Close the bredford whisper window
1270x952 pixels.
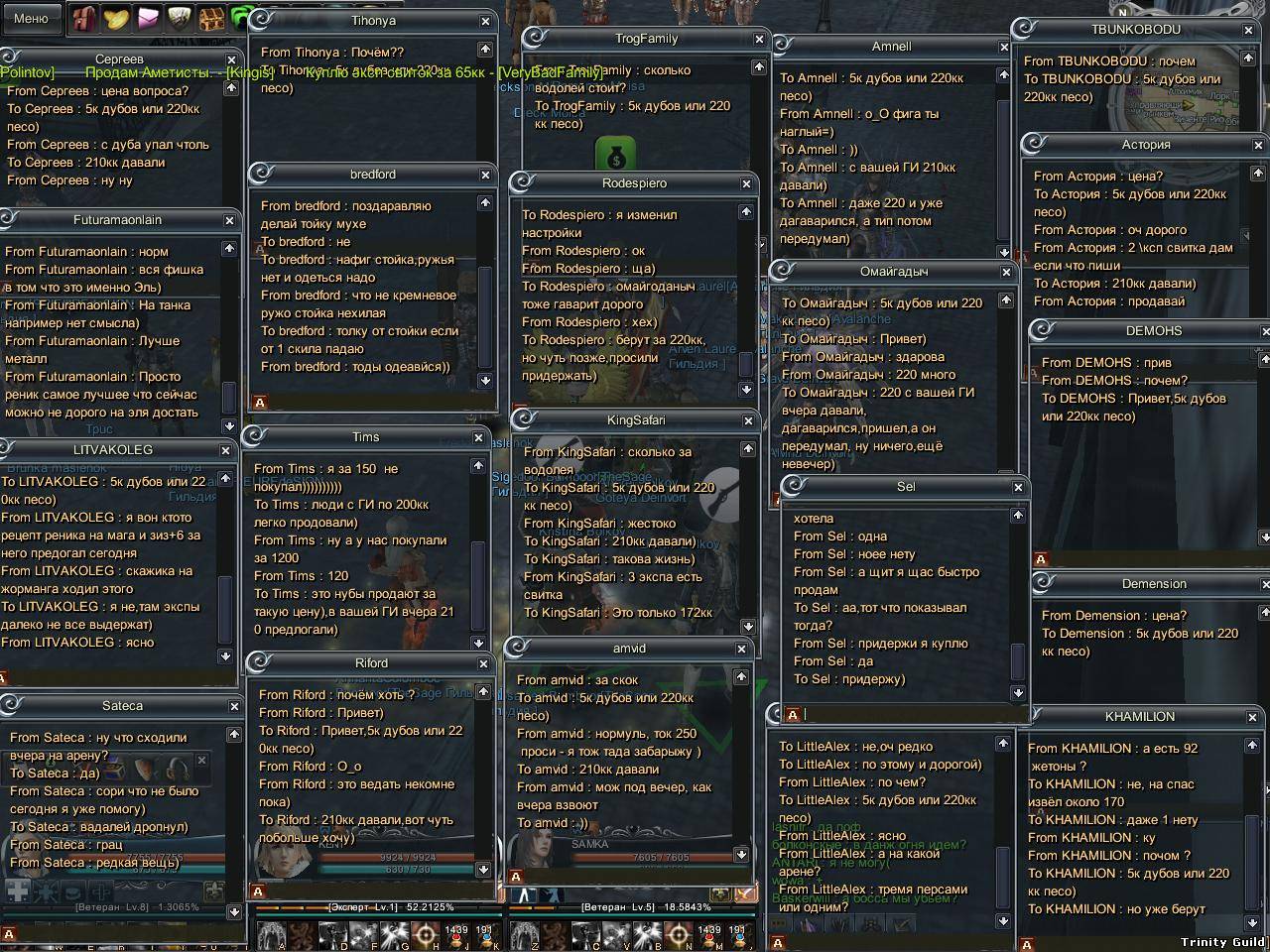click(485, 175)
